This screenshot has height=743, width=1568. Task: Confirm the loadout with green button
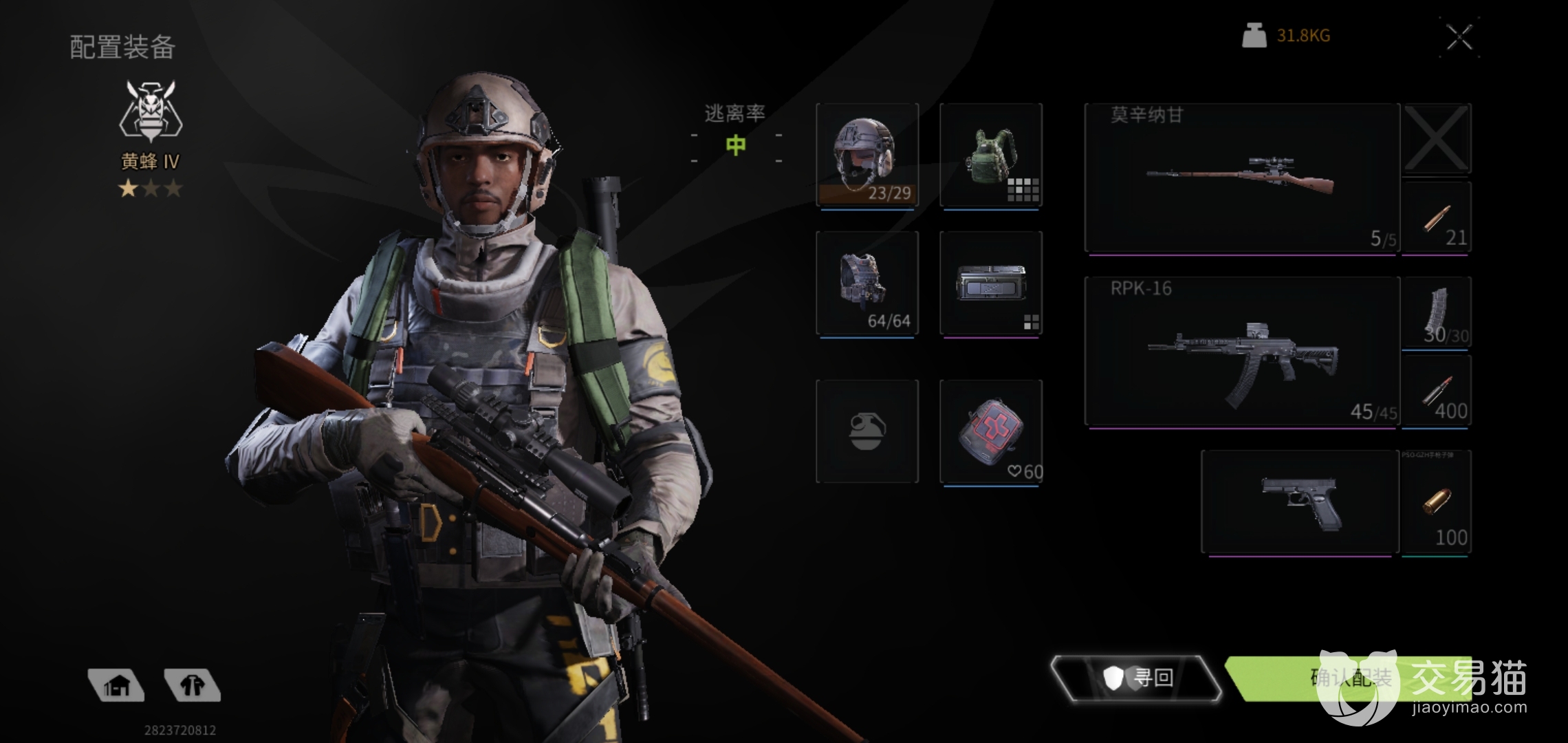pyautogui.click(x=1349, y=678)
